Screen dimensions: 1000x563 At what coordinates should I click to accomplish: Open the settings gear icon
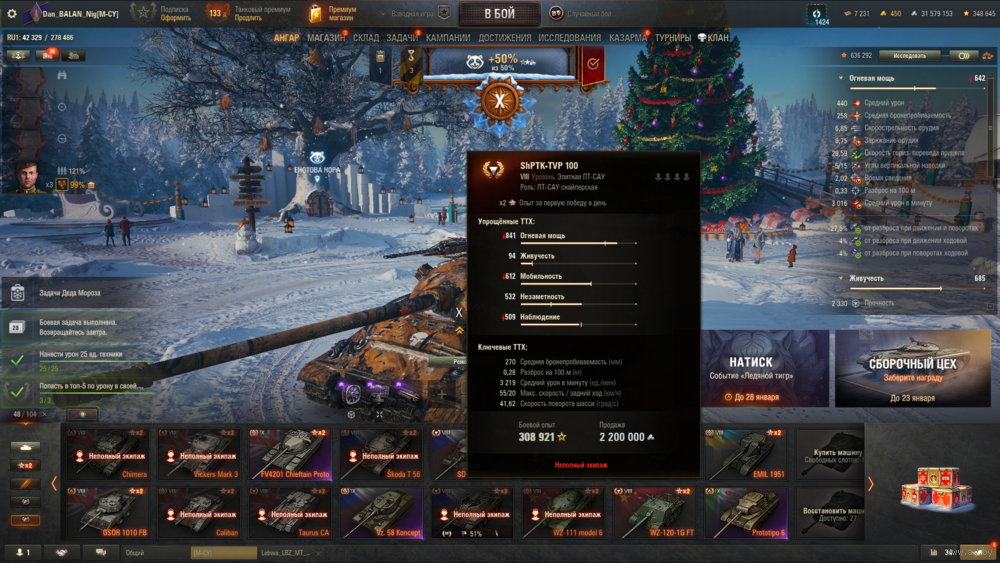pos(11,14)
